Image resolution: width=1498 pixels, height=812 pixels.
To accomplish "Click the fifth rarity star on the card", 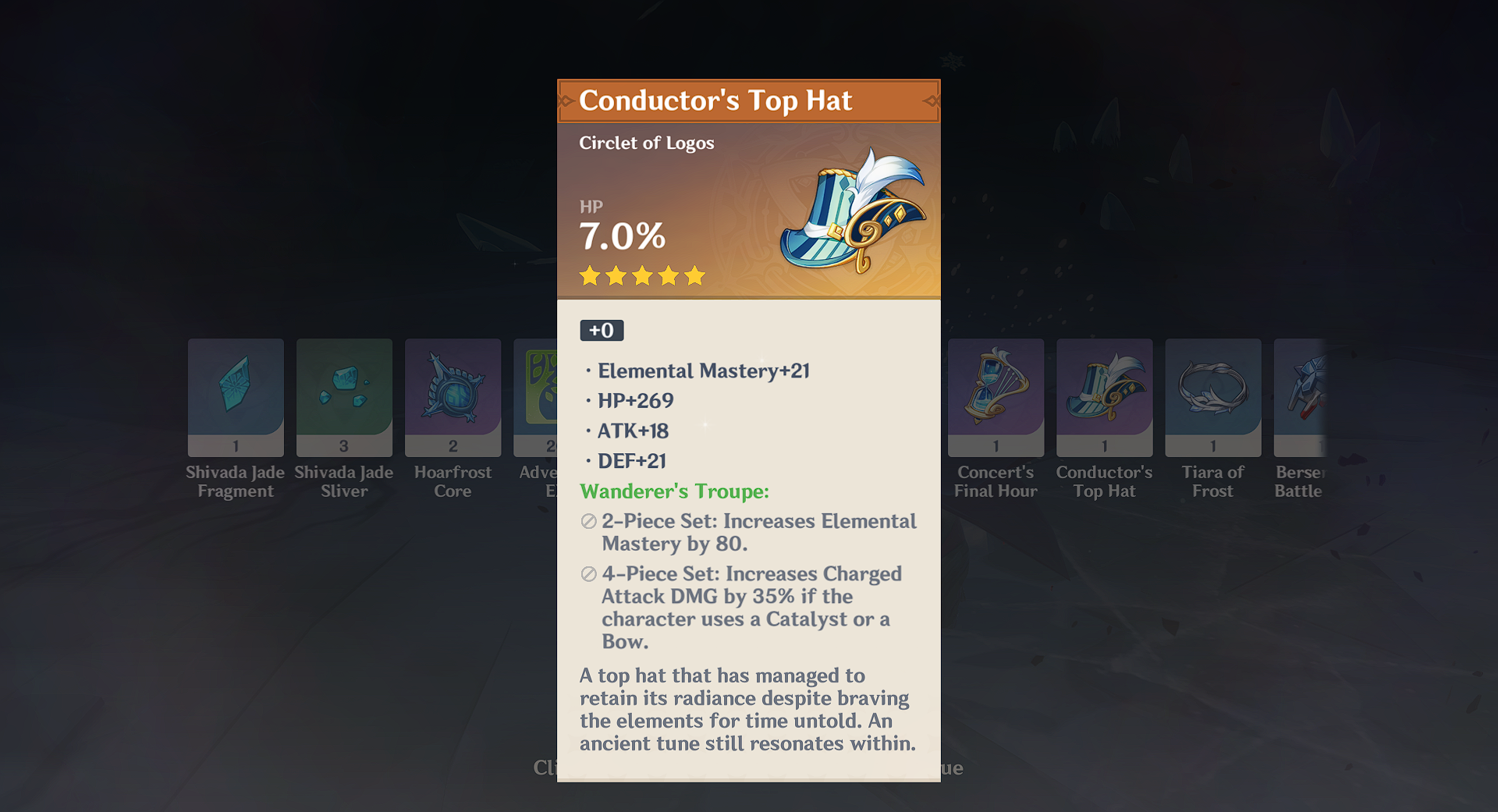I will click(694, 276).
